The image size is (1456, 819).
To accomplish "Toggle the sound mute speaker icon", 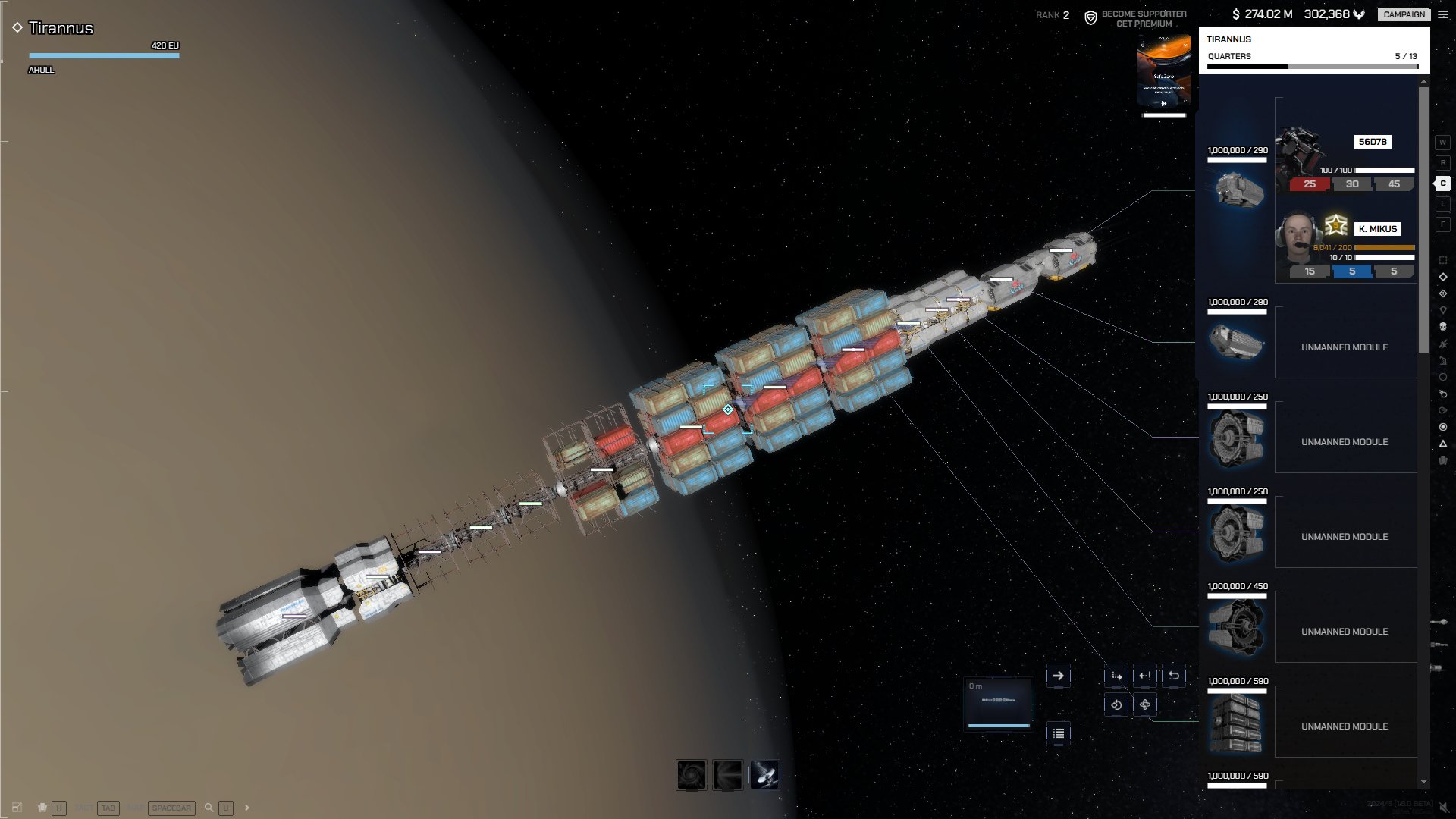I will pyautogui.click(x=1444, y=808).
